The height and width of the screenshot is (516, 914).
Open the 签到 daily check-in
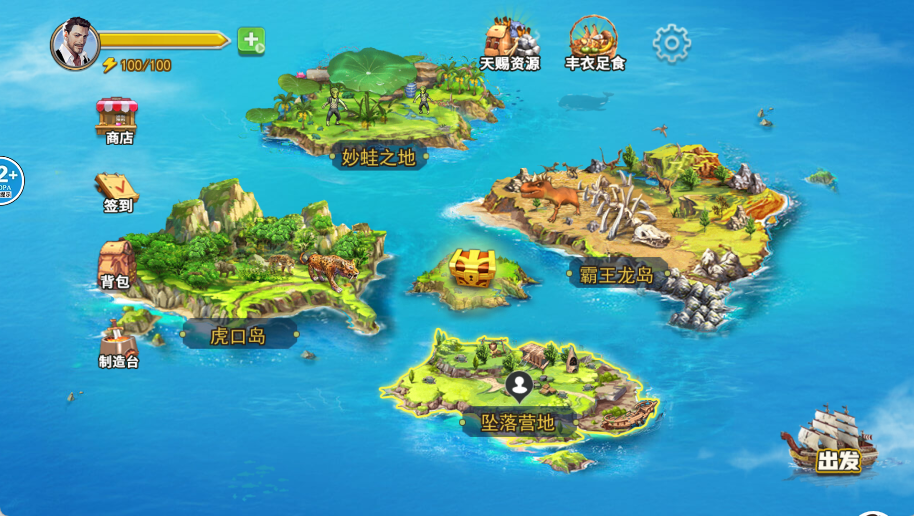point(117,192)
